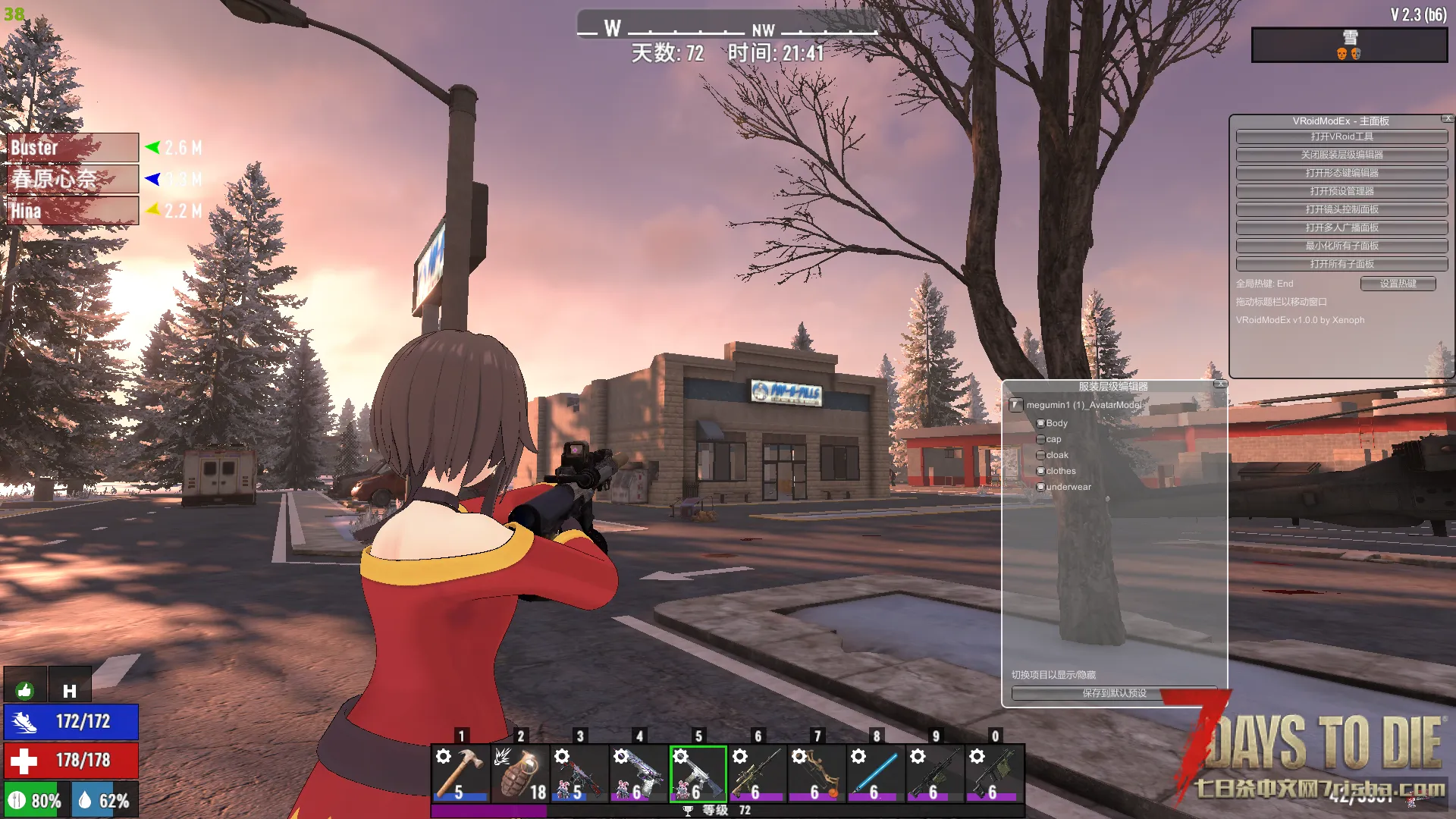Select the grenade hotbar slot
Screen dimensions: 1456x819
[519, 773]
